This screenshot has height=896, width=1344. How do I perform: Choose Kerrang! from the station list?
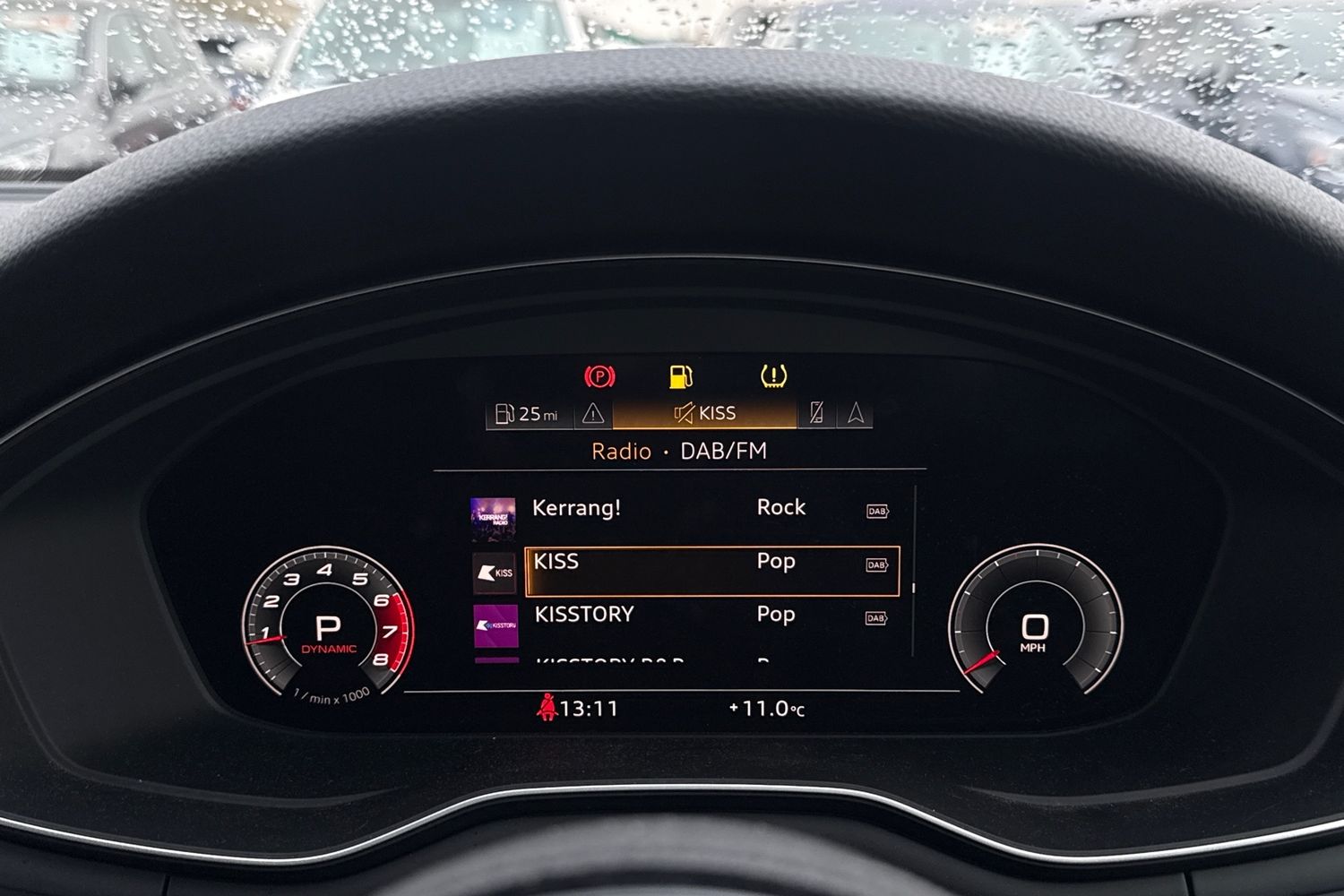click(x=578, y=508)
